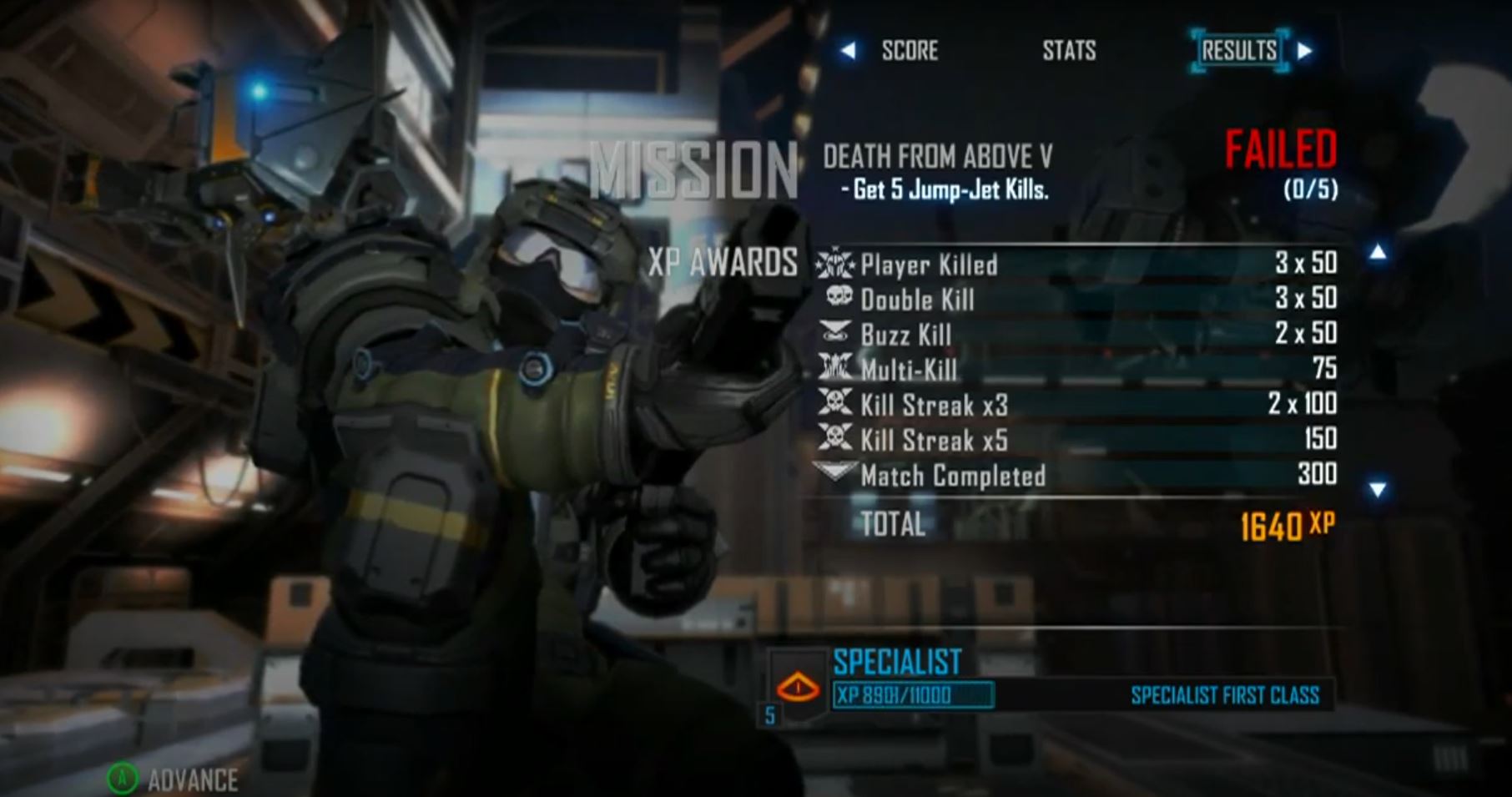
Task: Select the Double Kill award row
Action: 1076,299
